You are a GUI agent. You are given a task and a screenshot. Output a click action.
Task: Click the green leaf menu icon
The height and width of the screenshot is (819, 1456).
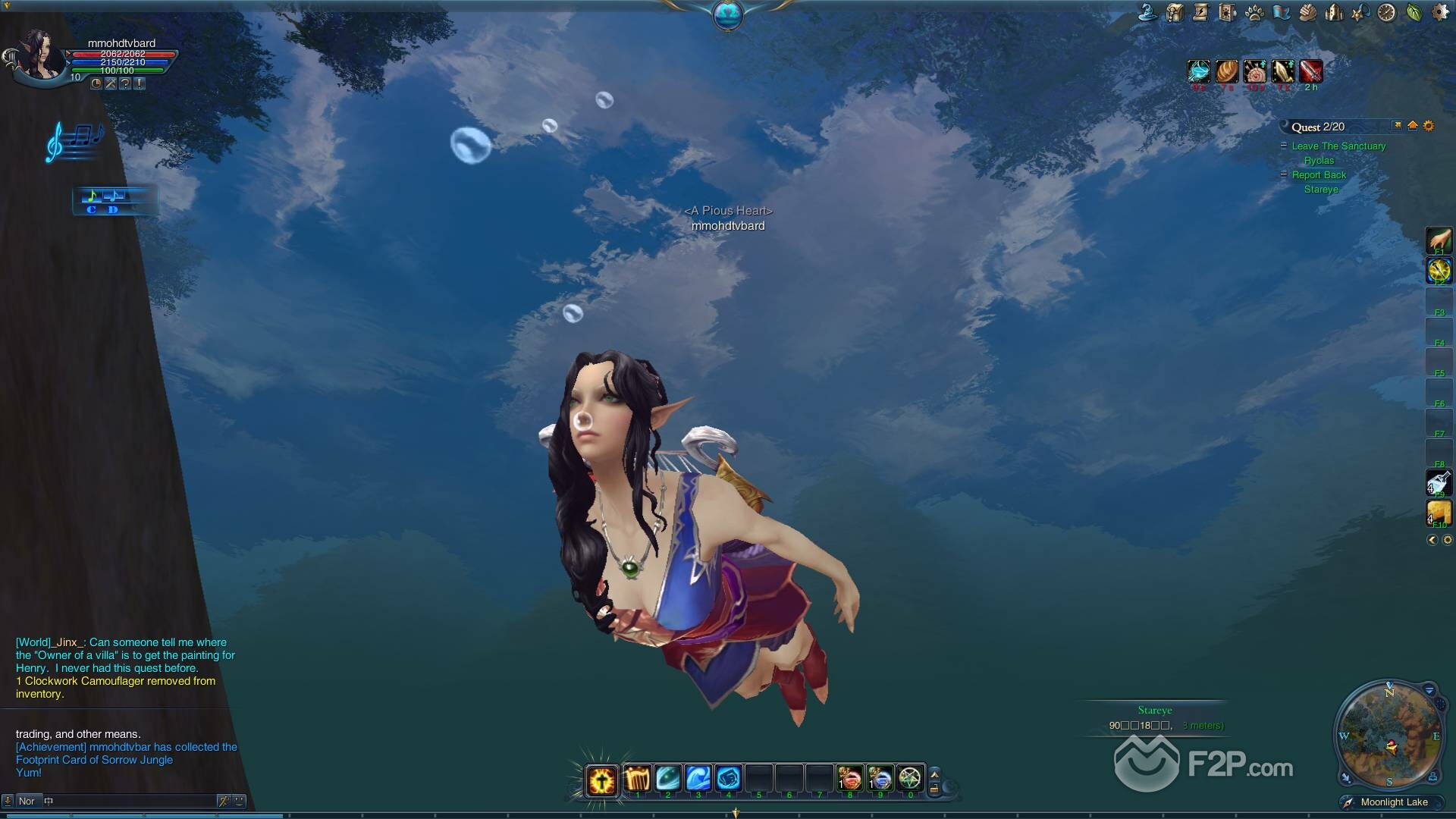coord(1414,13)
